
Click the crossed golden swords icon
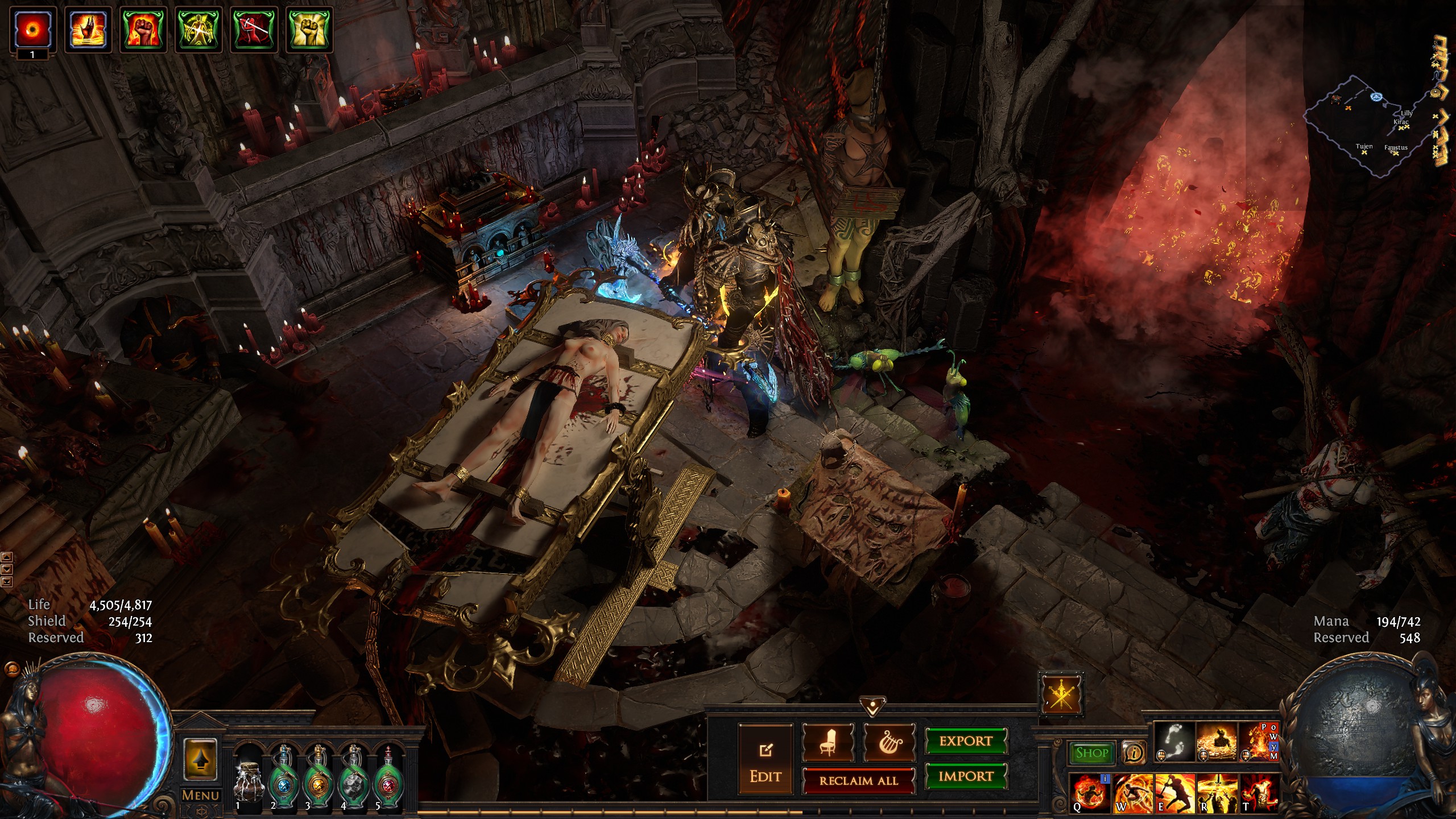(x=1061, y=694)
